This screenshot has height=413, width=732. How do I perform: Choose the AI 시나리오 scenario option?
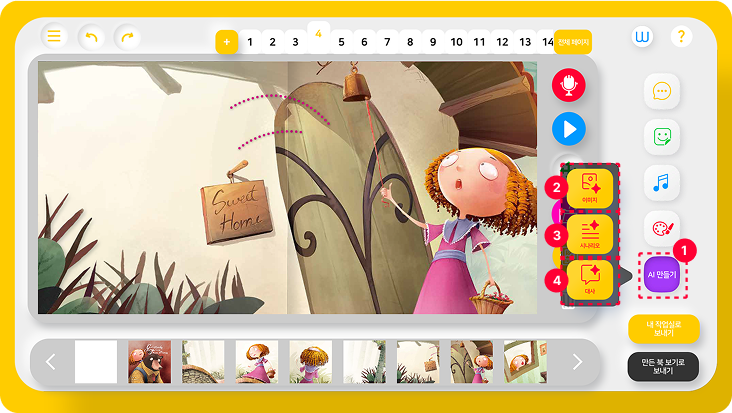click(589, 234)
